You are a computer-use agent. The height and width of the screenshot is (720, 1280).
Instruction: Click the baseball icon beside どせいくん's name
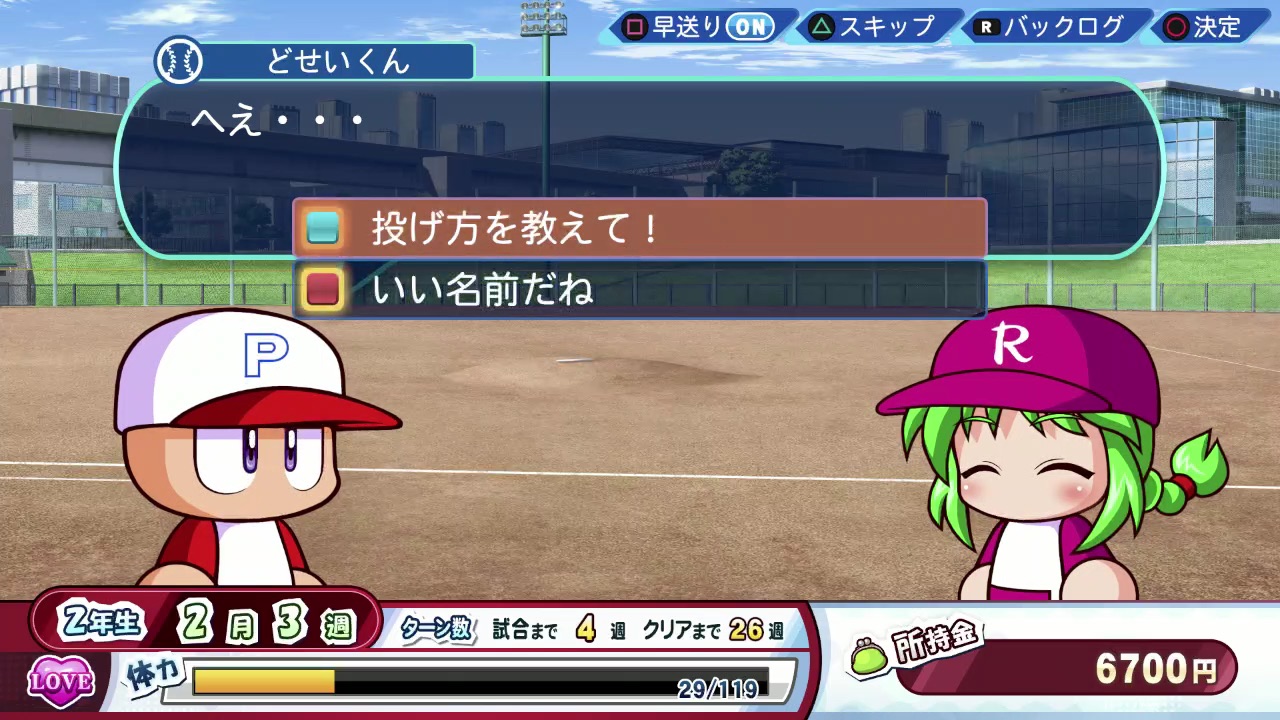click(x=178, y=61)
